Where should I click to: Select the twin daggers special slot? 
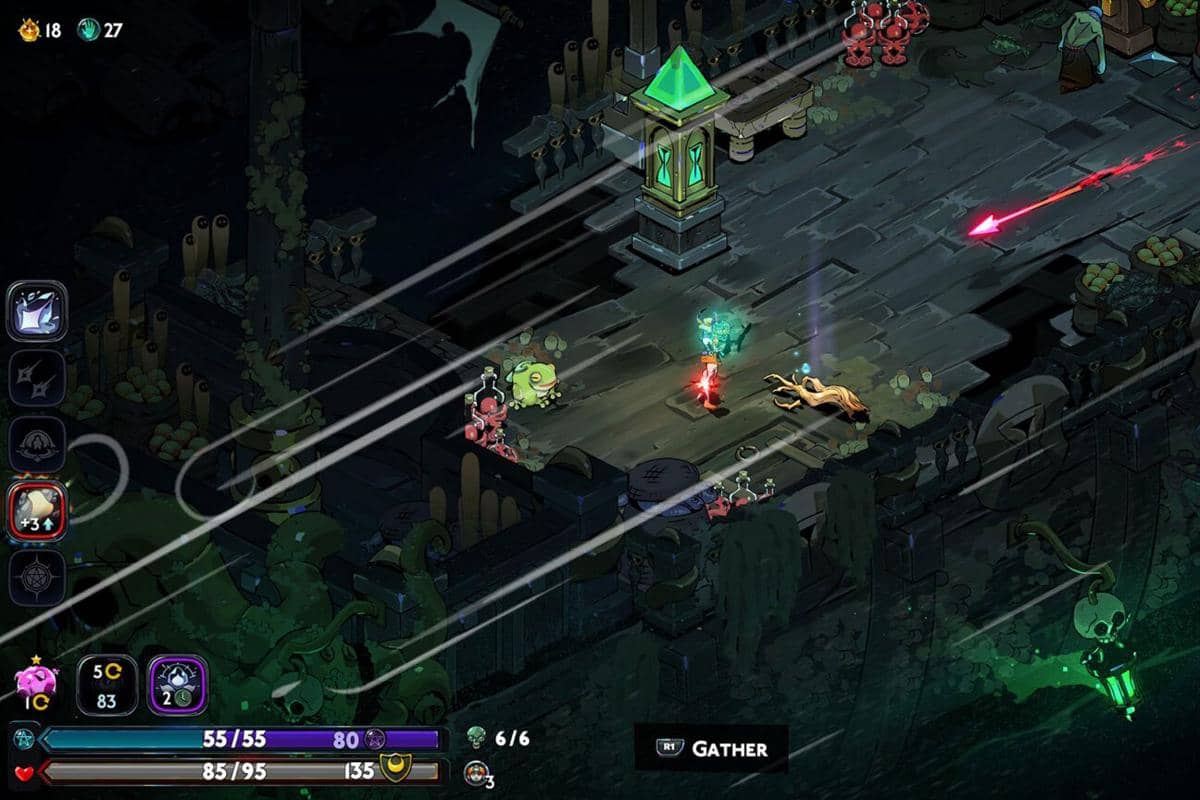(x=37, y=378)
